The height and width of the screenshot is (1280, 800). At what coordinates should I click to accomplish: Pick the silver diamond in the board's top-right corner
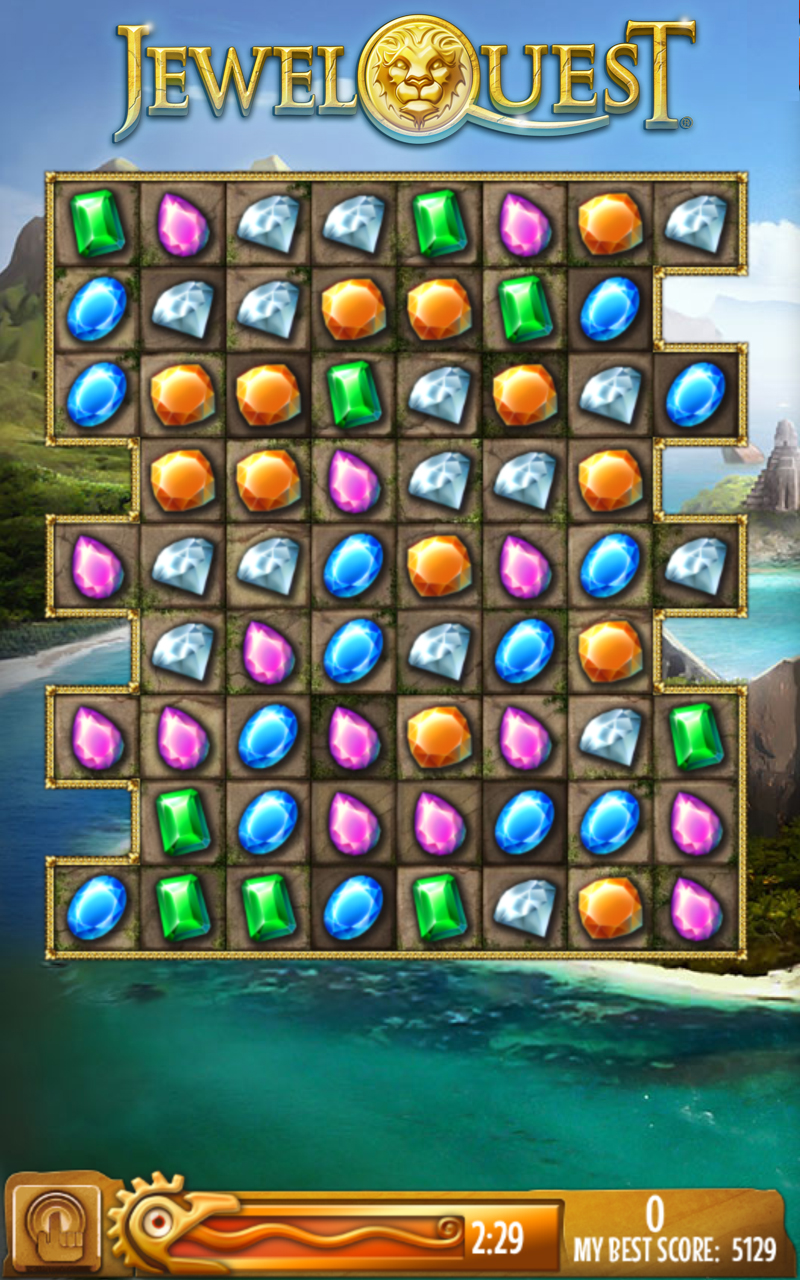tap(696, 222)
